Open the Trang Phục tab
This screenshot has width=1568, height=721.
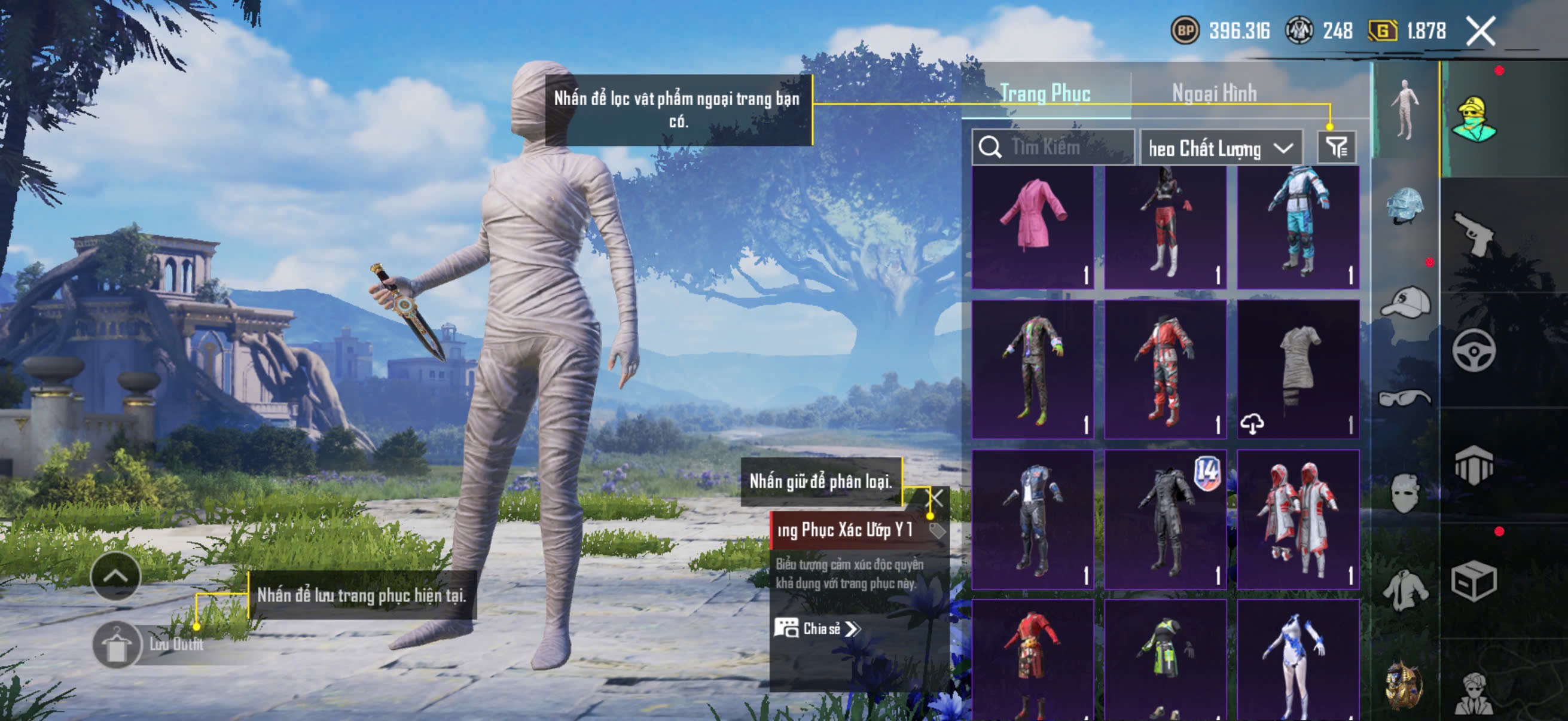(x=1045, y=94)
